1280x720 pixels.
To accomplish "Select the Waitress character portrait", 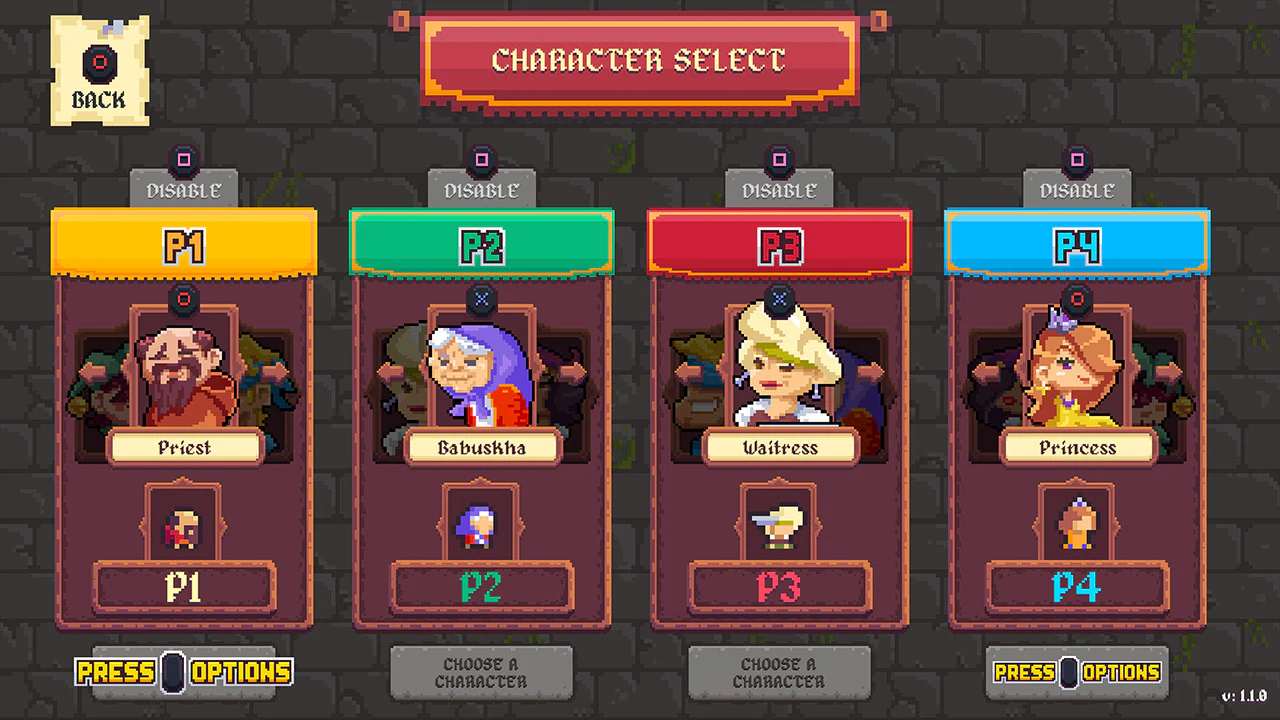I will 779,375.
